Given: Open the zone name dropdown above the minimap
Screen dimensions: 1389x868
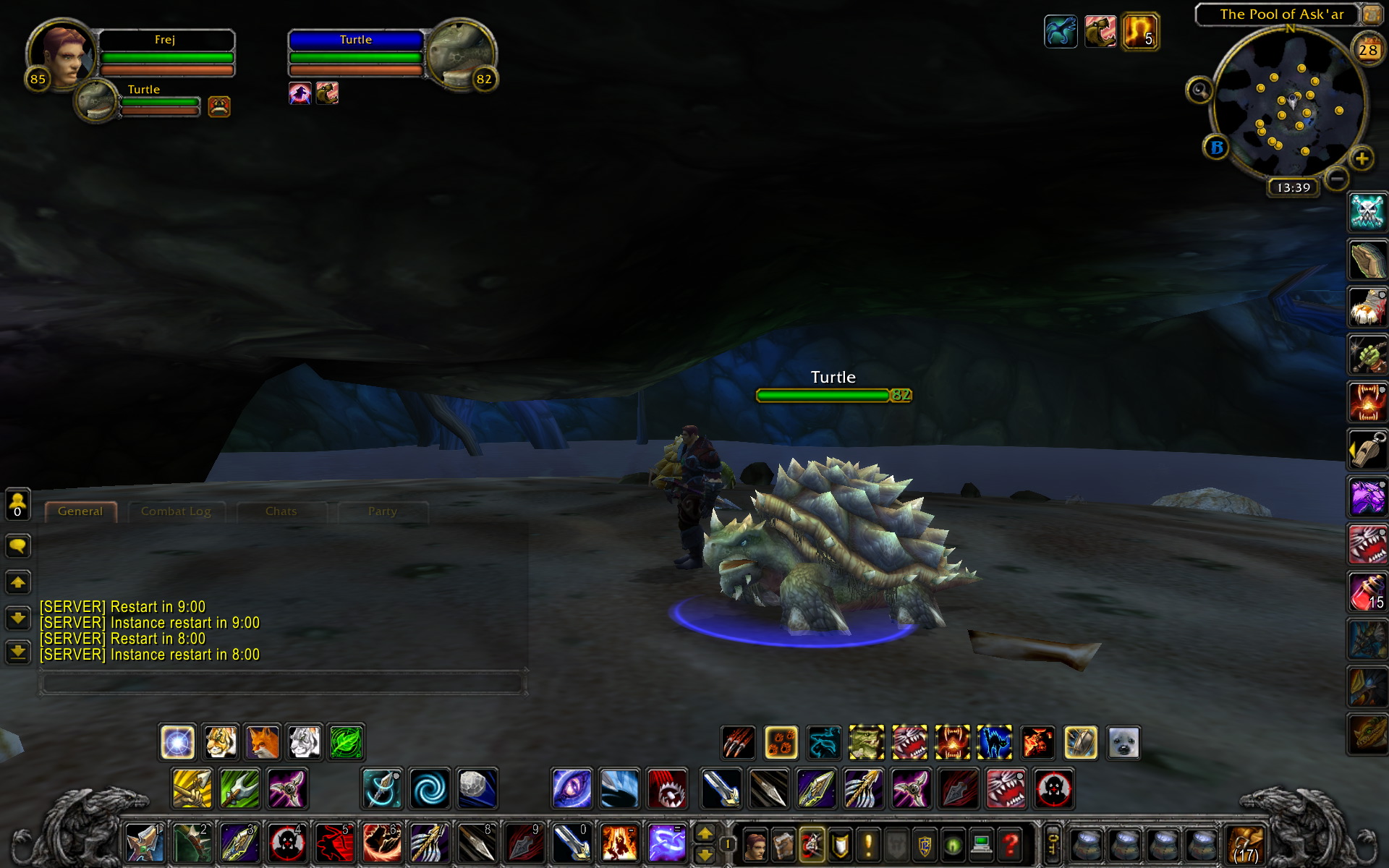Looking at the screenshot, I should 1280,14.
